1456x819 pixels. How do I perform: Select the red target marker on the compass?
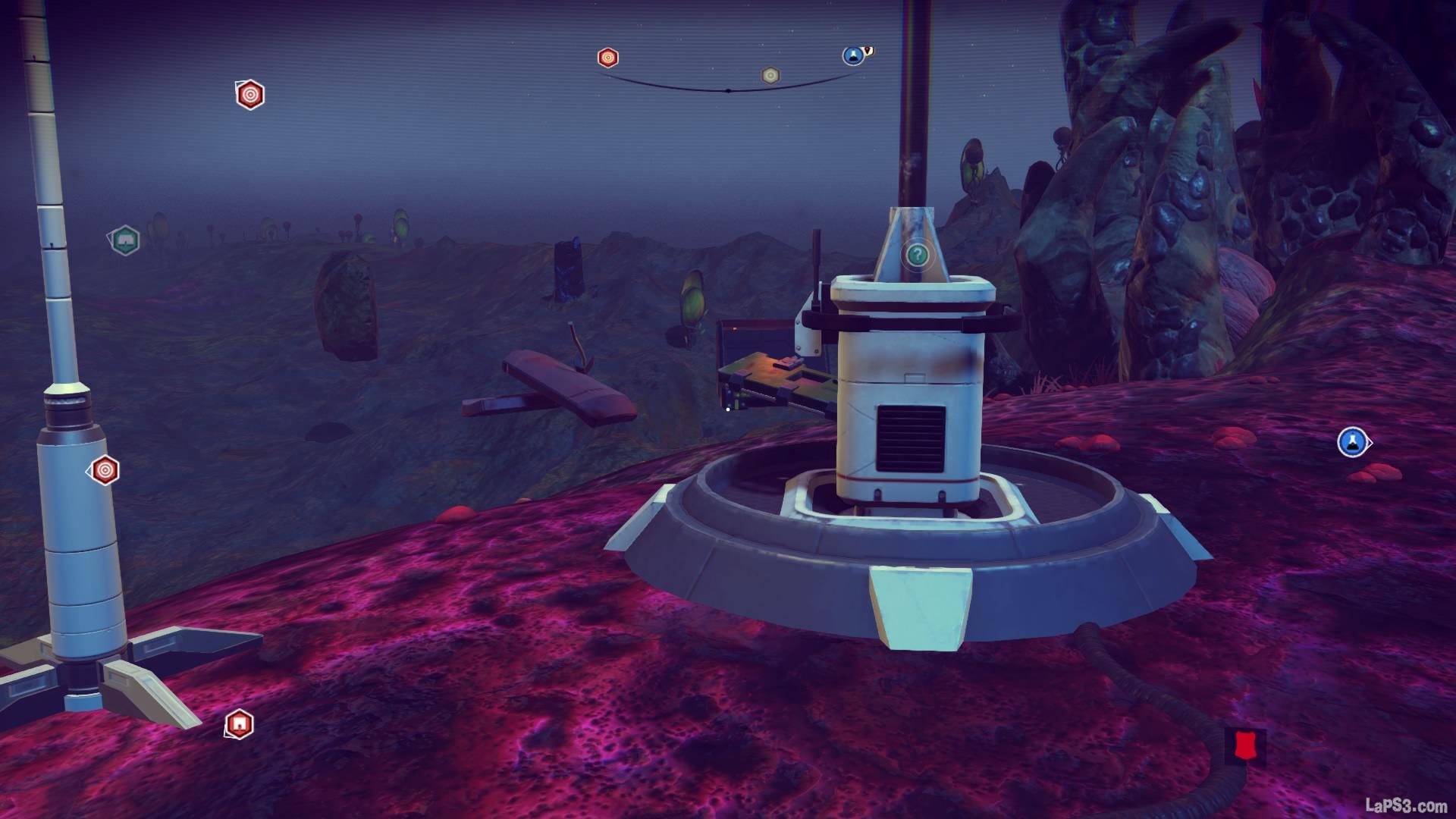click(607, 58)
